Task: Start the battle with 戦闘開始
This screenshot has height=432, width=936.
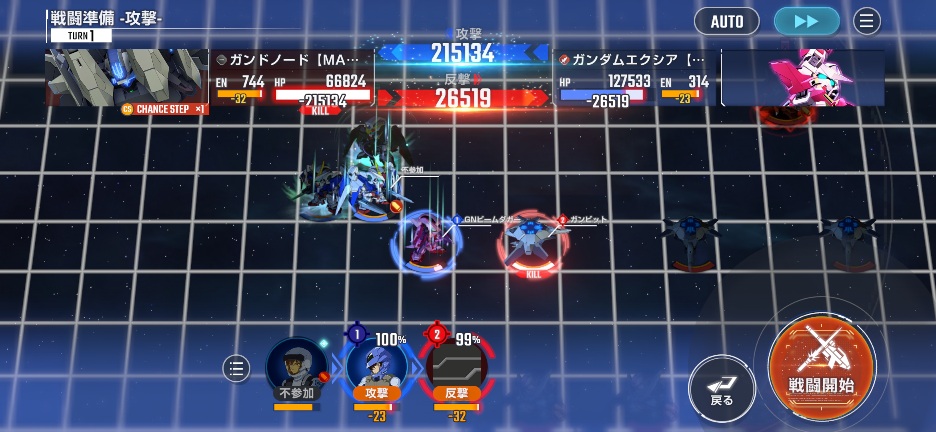Action: pos(822,368)
